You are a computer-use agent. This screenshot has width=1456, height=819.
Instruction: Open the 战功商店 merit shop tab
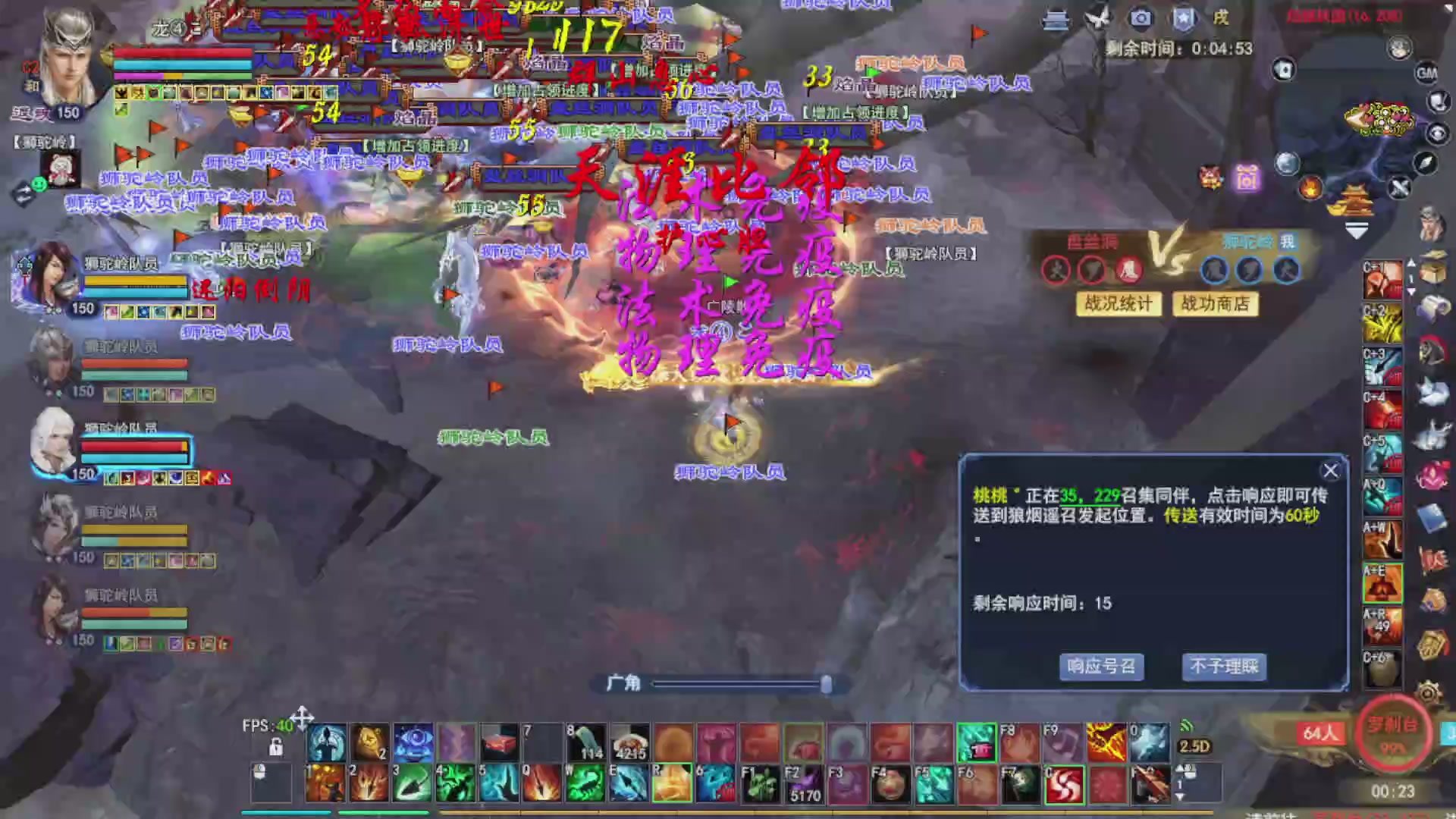pos(1215,304)
